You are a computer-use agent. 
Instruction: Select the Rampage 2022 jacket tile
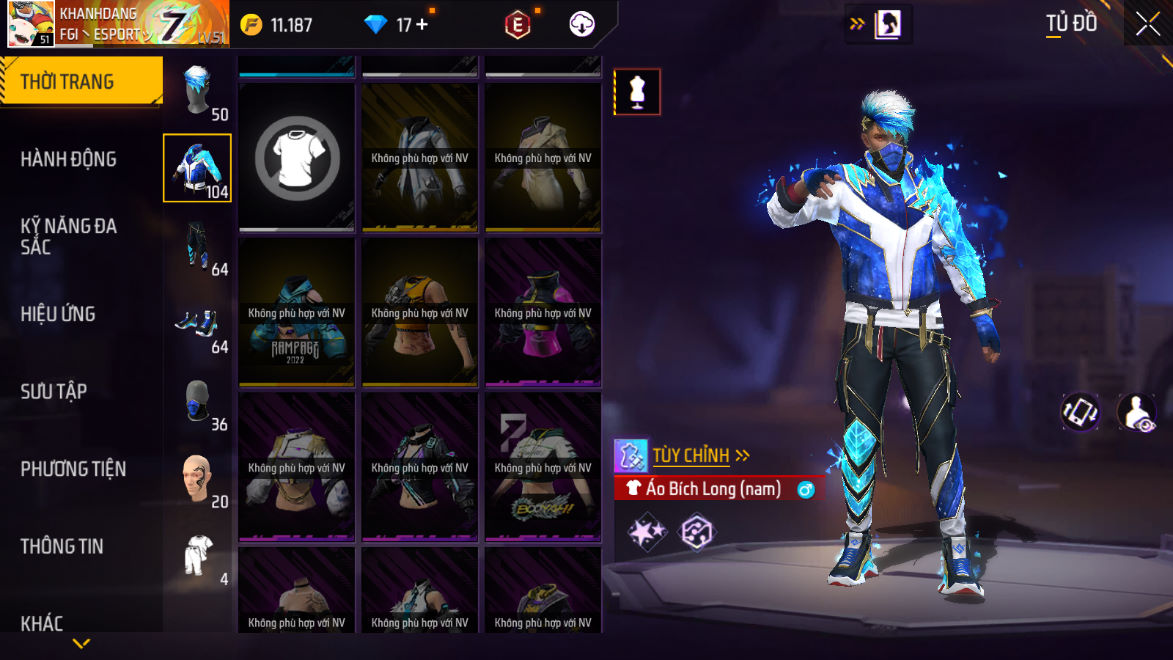coord(296,312)
